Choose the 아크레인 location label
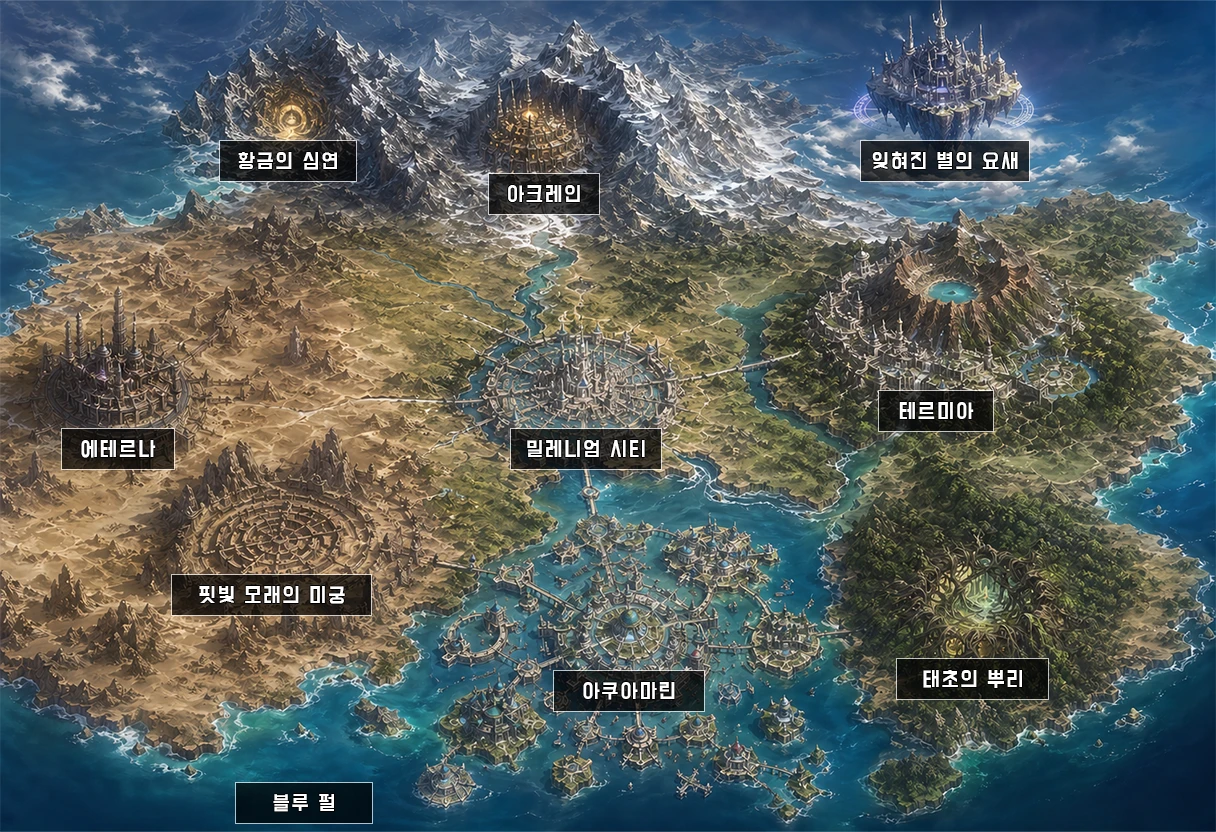 pos(543,193)
